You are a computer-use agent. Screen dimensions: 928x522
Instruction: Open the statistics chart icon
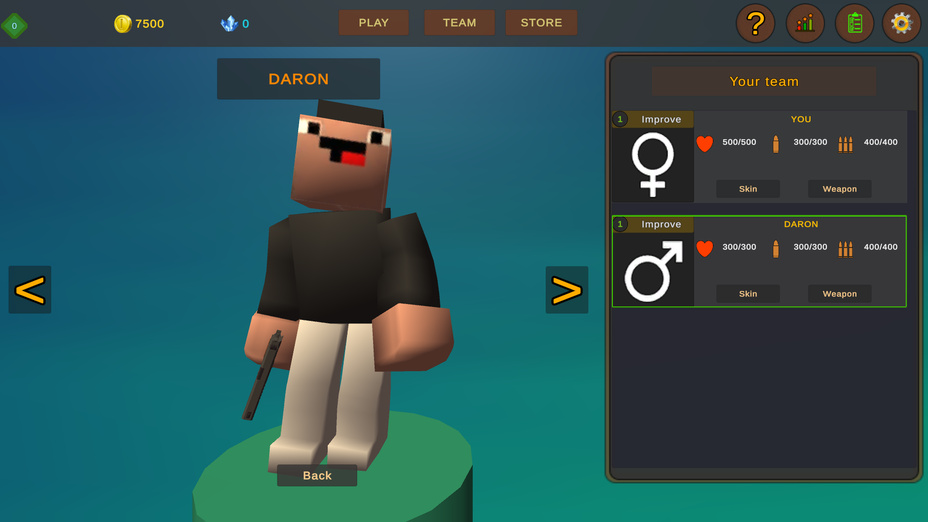point(805,23)
